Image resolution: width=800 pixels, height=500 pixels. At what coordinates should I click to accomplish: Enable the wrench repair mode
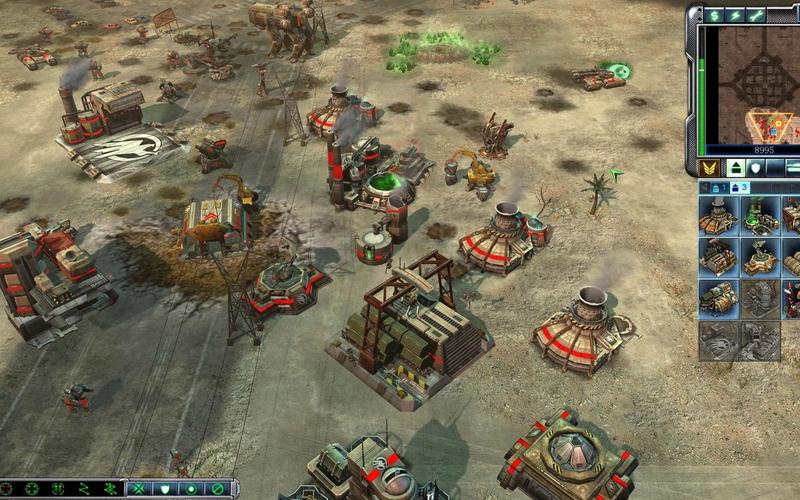(x=756, y=15)
